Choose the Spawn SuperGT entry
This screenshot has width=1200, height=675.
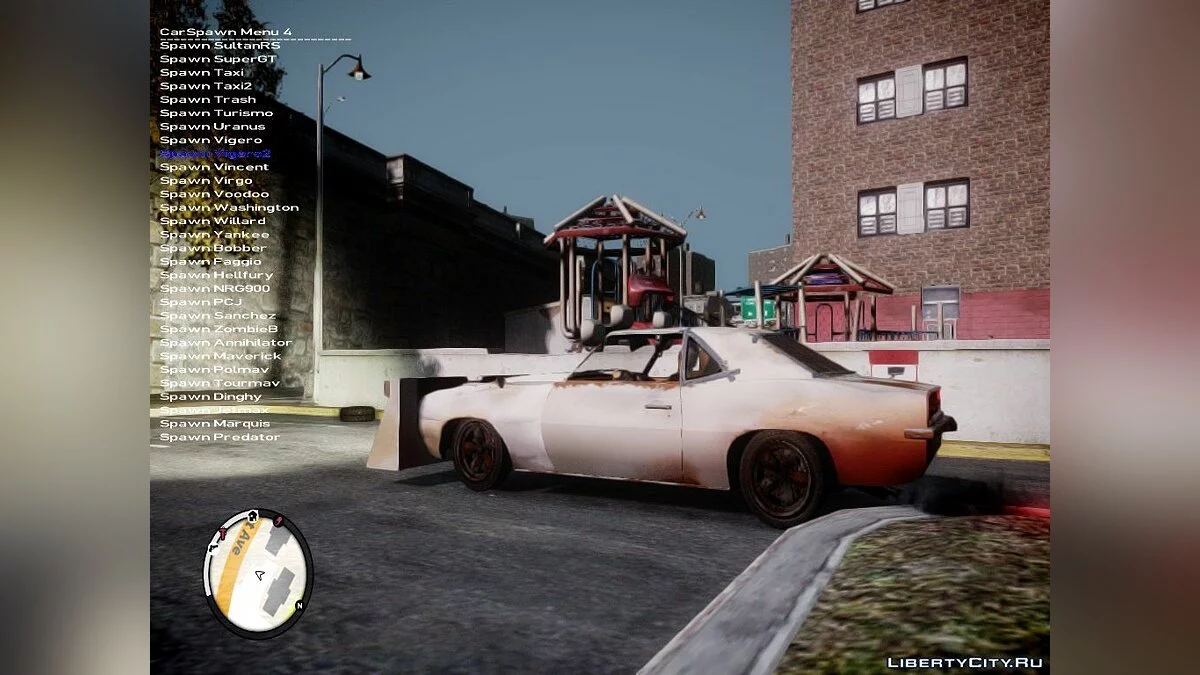[218, 59]
